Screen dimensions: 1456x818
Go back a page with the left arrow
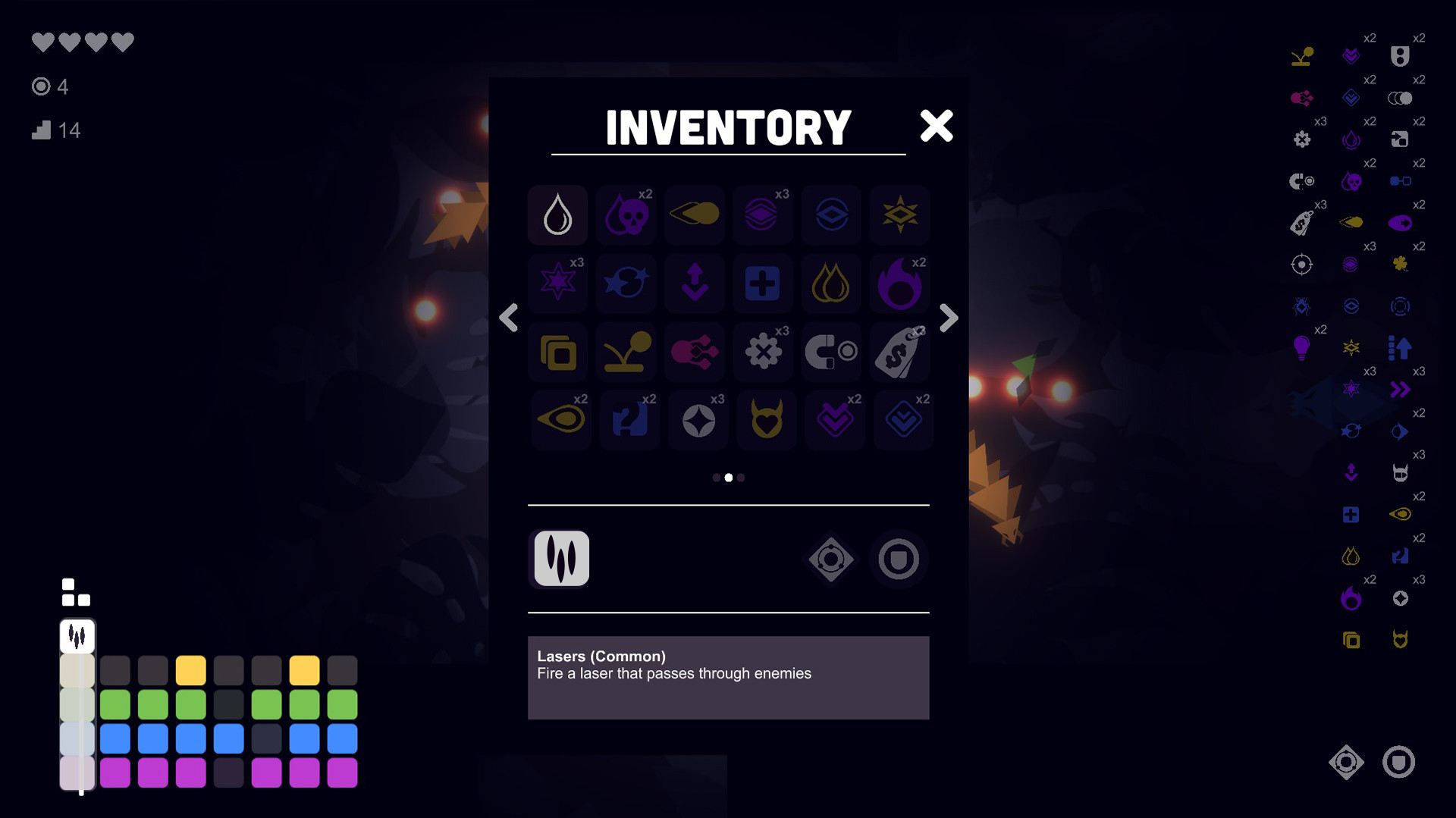[x=509, y=318]
